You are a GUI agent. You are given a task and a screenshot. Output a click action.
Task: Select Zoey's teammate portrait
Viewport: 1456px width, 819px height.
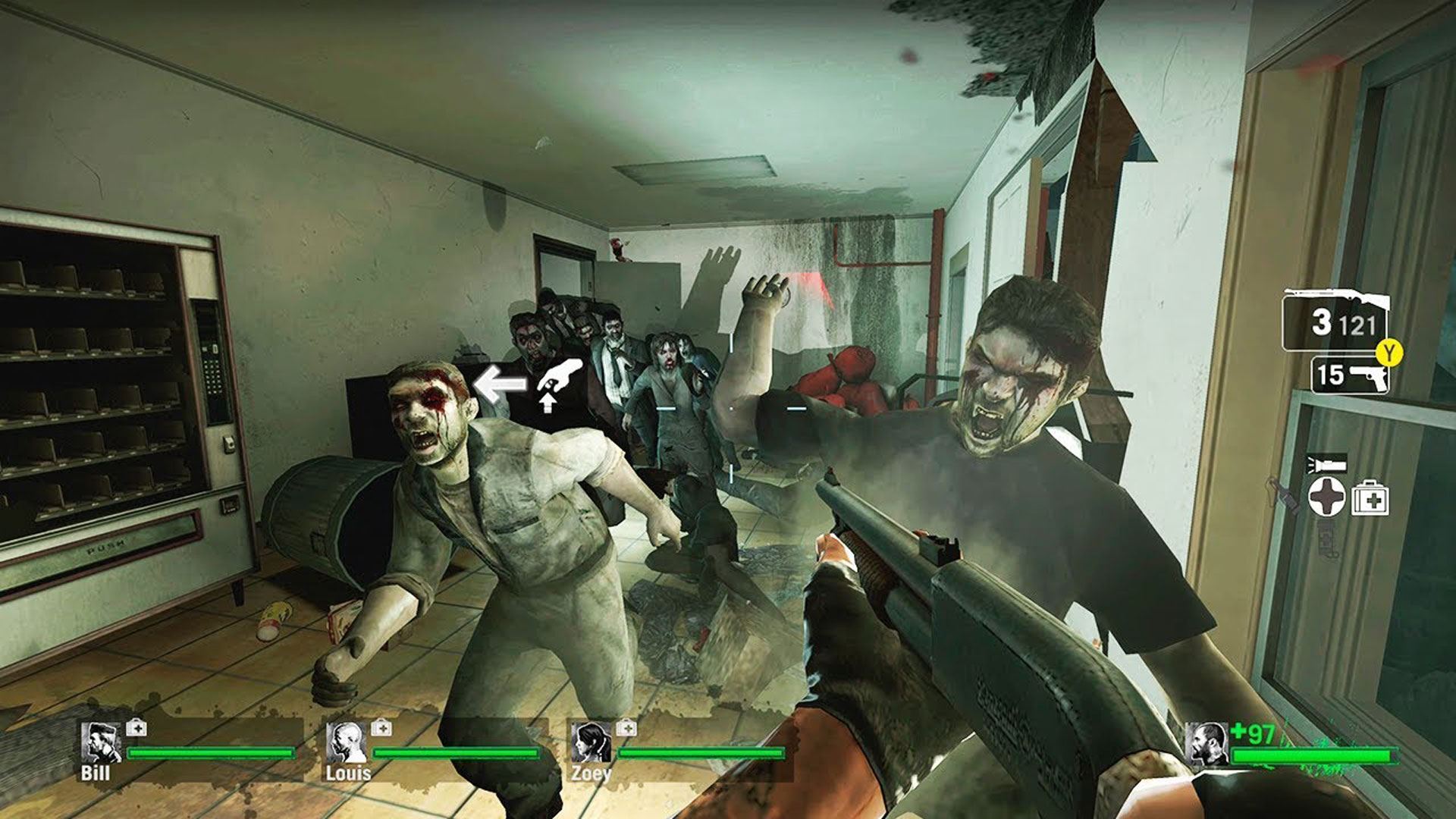(x=591, y=743)
